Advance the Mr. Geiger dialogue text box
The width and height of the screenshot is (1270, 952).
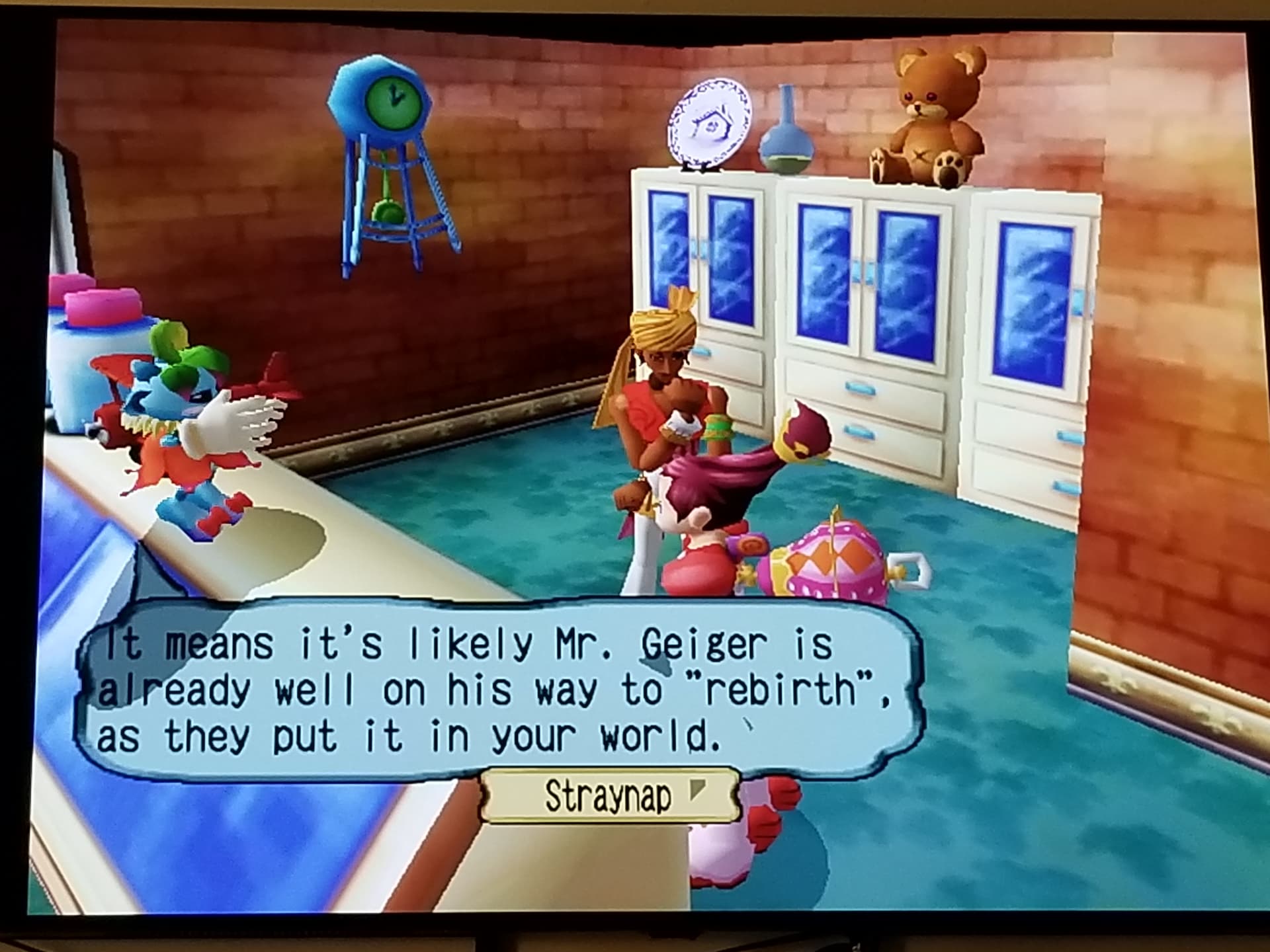tap(496, 690)
